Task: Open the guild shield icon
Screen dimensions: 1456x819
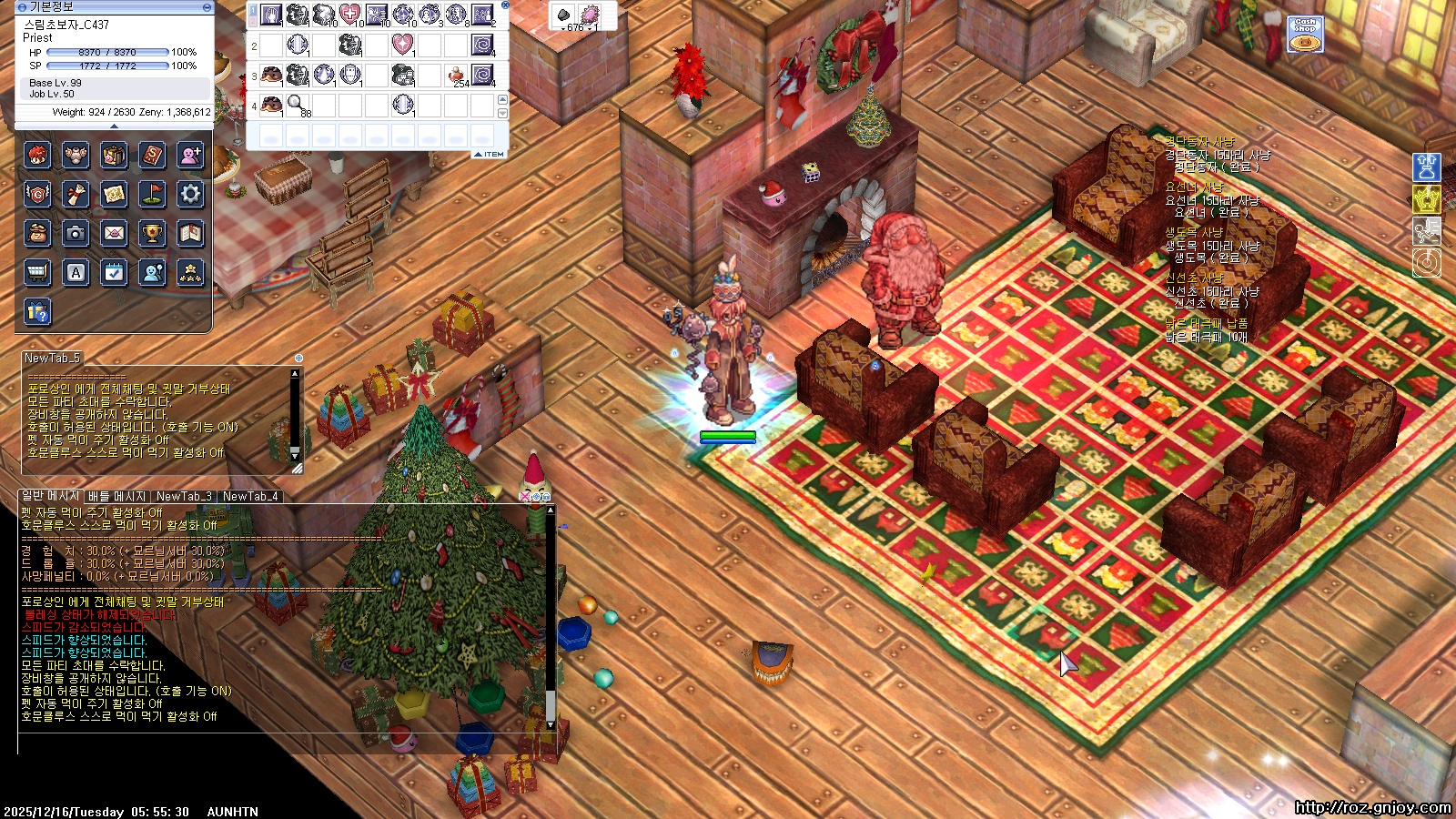Action: (37, 194)
